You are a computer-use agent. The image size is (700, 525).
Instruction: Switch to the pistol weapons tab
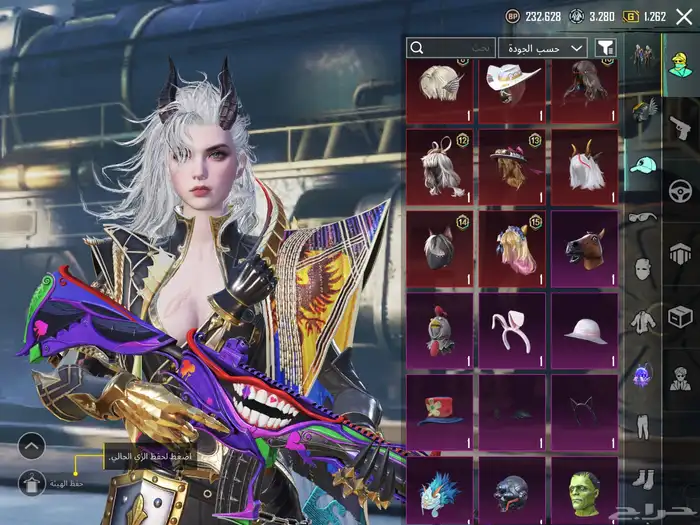point(681,128)
